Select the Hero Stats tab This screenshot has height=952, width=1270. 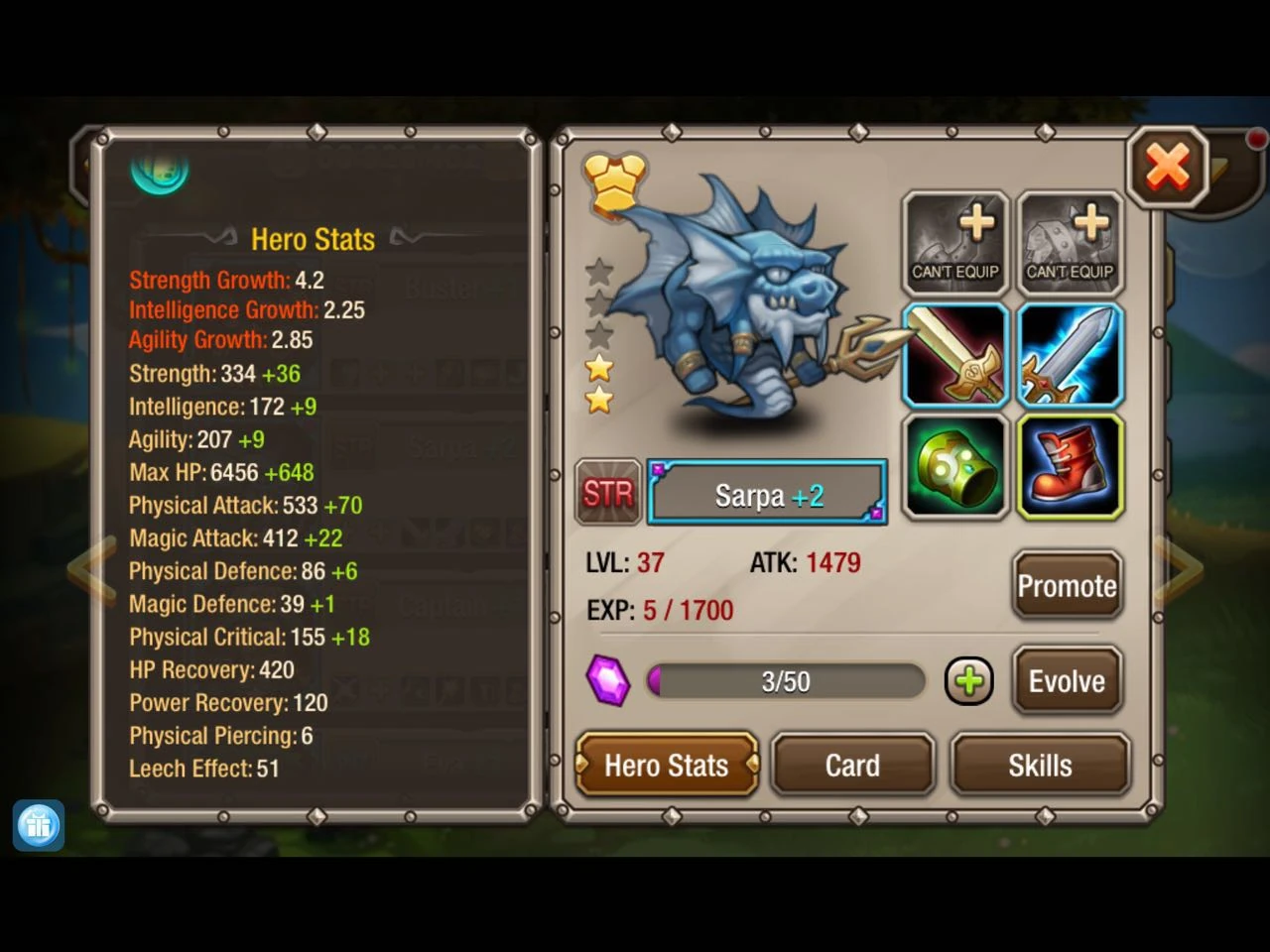[x=667, y=765]
